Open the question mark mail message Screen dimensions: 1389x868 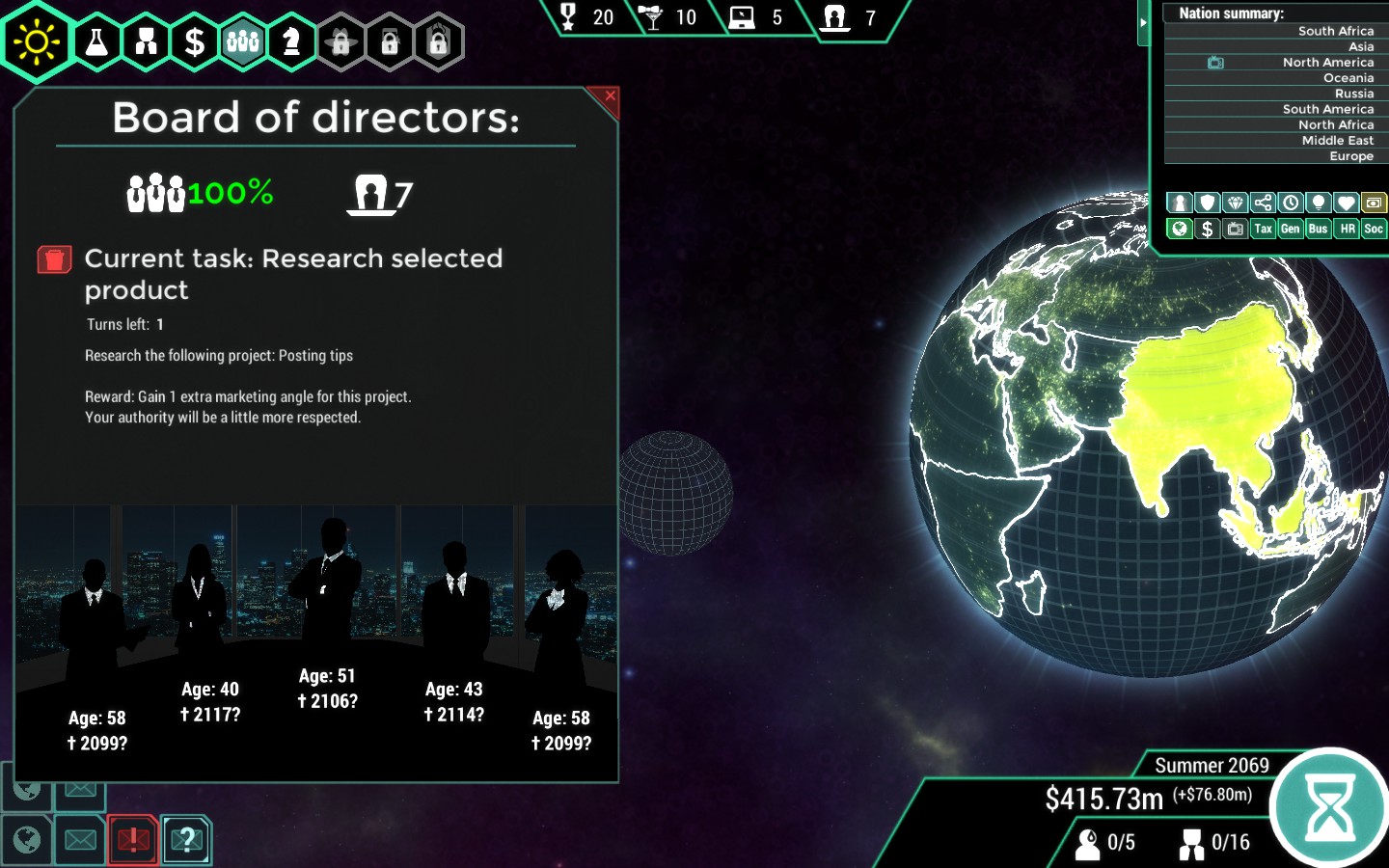186,840
